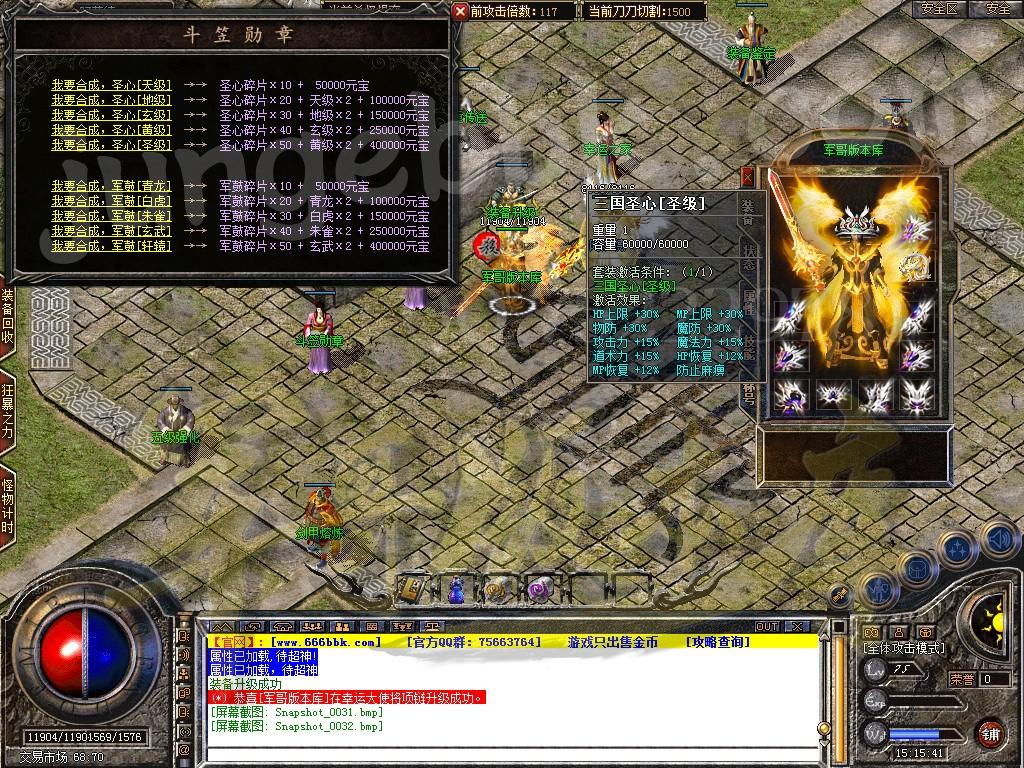This screenshot has height=768, width=1024.
Task: Toggle the speaker sound button
Action: click(x=999, y=541)
